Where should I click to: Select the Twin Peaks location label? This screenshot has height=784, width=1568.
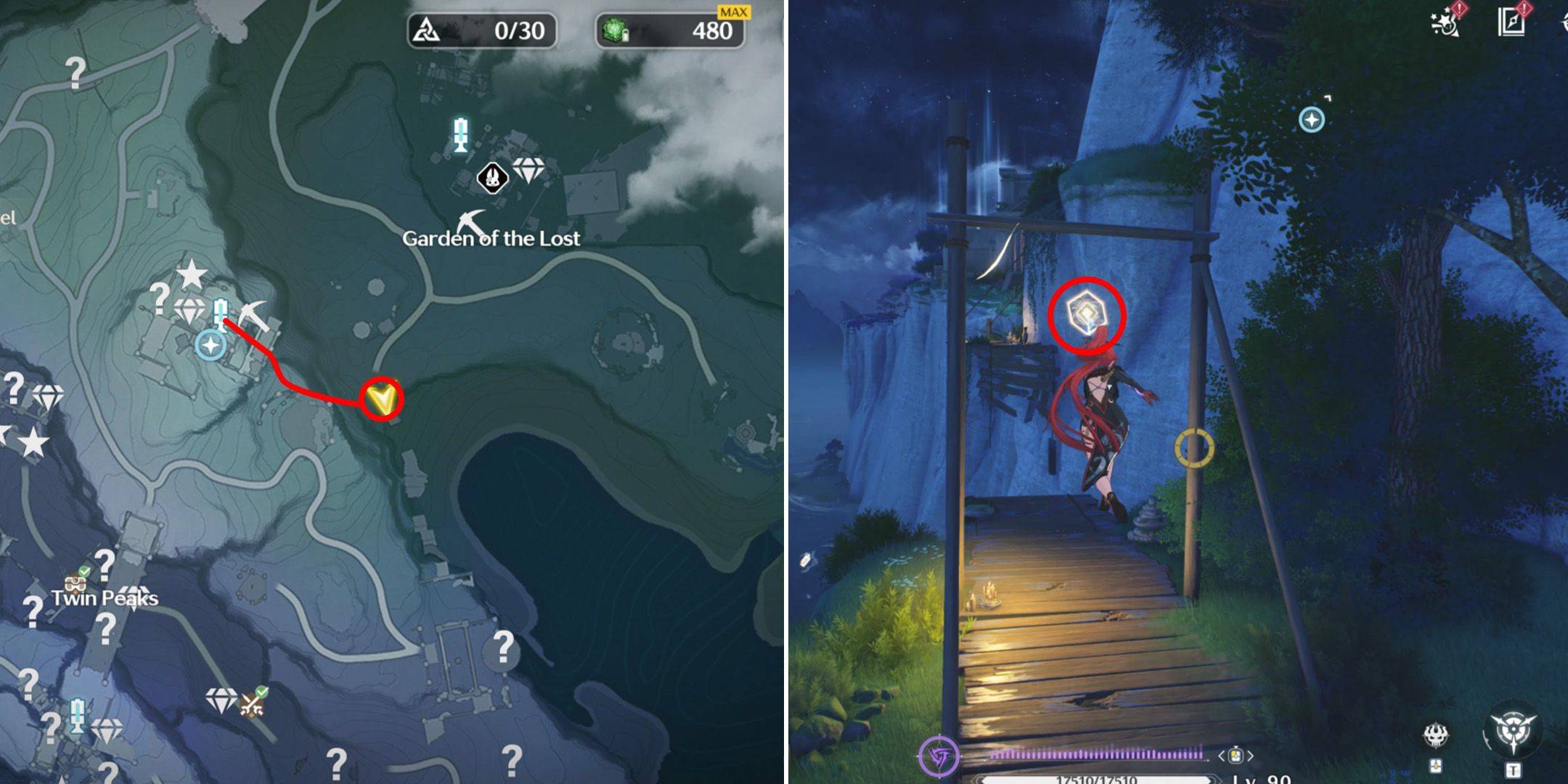coord(105,598)
